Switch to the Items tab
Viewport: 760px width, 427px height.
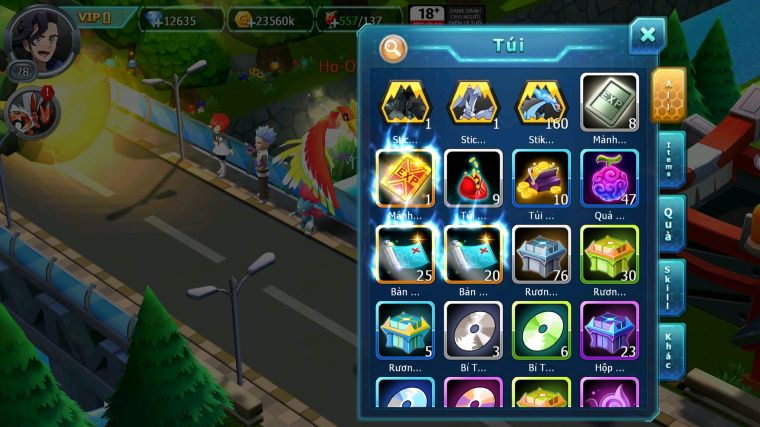tap(671, 159)
